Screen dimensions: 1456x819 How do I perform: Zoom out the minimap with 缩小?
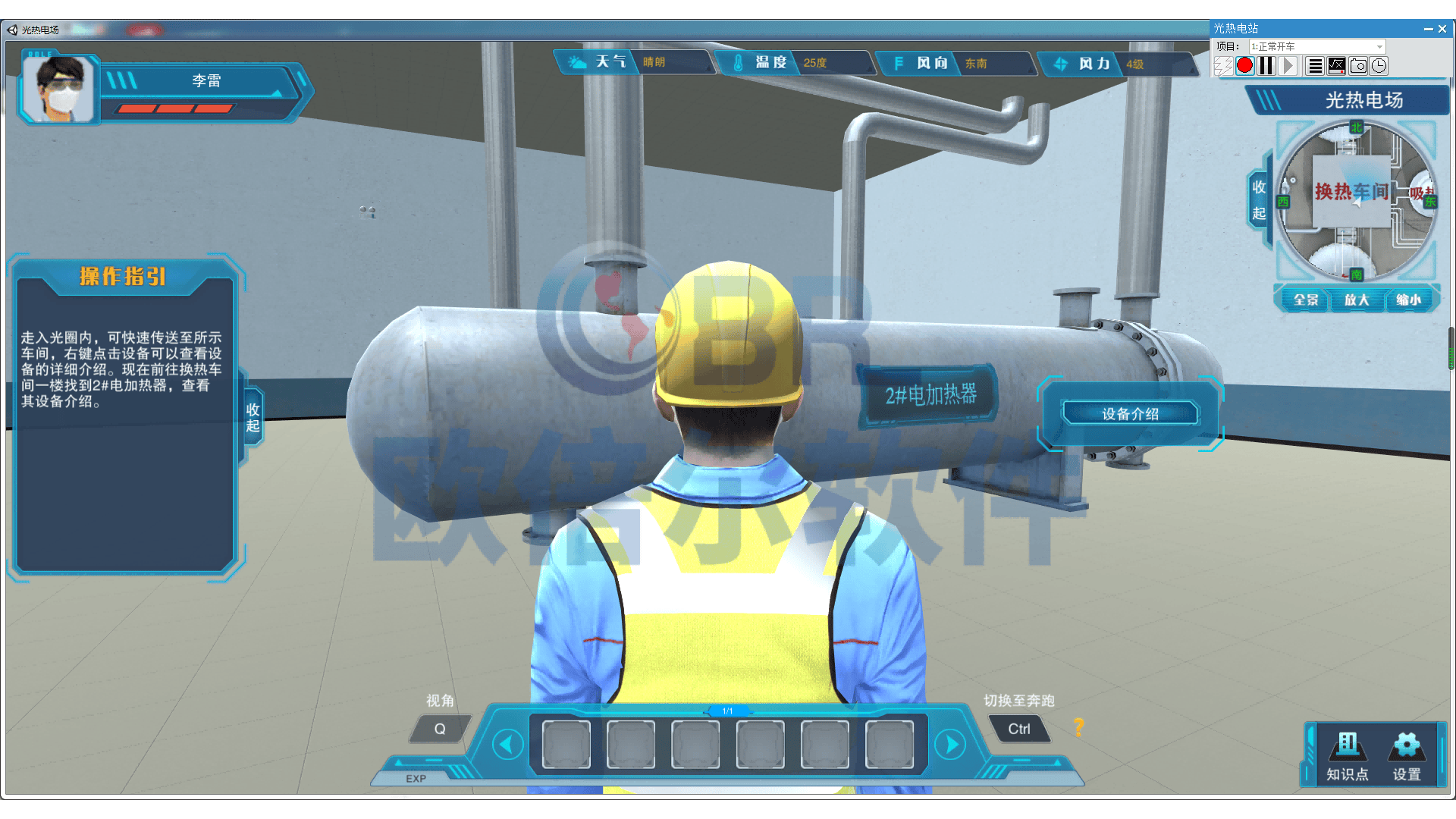pos(1408,300)
